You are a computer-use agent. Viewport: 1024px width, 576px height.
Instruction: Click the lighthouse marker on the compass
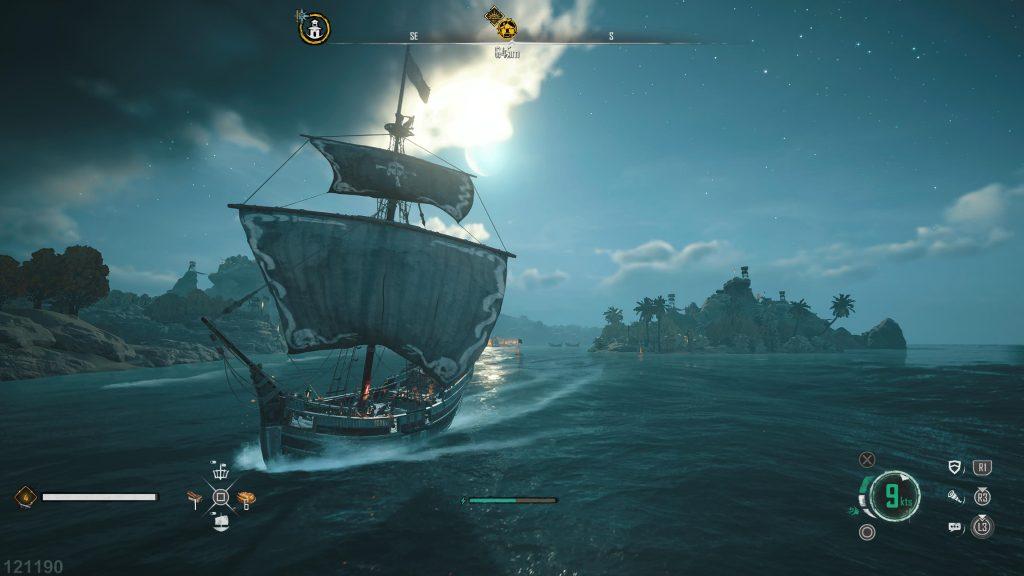pos(314,29)
